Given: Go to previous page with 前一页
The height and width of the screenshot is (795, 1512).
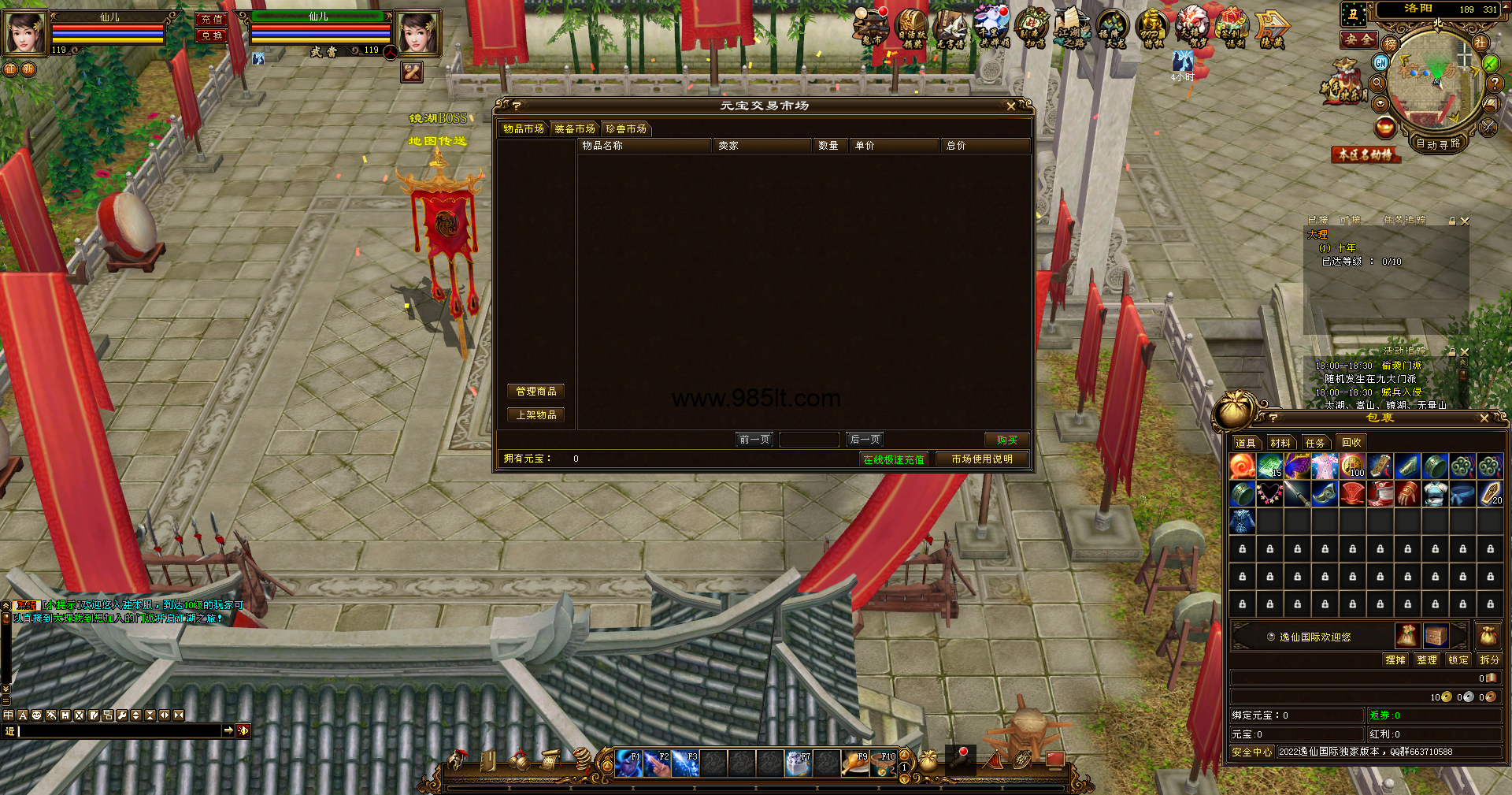Looking at the screenshot, I should (754, 440).
